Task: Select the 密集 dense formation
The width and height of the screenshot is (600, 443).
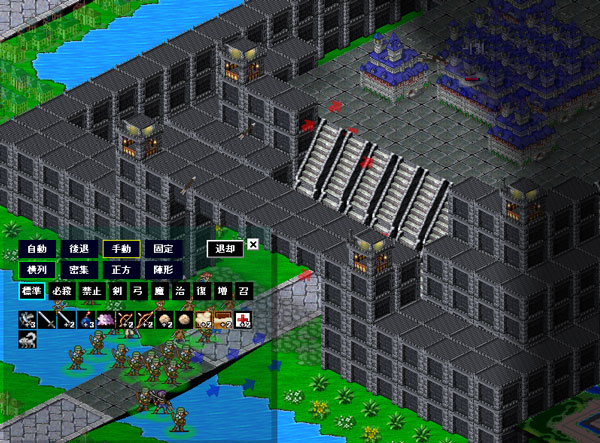Action: pos(79,269)
